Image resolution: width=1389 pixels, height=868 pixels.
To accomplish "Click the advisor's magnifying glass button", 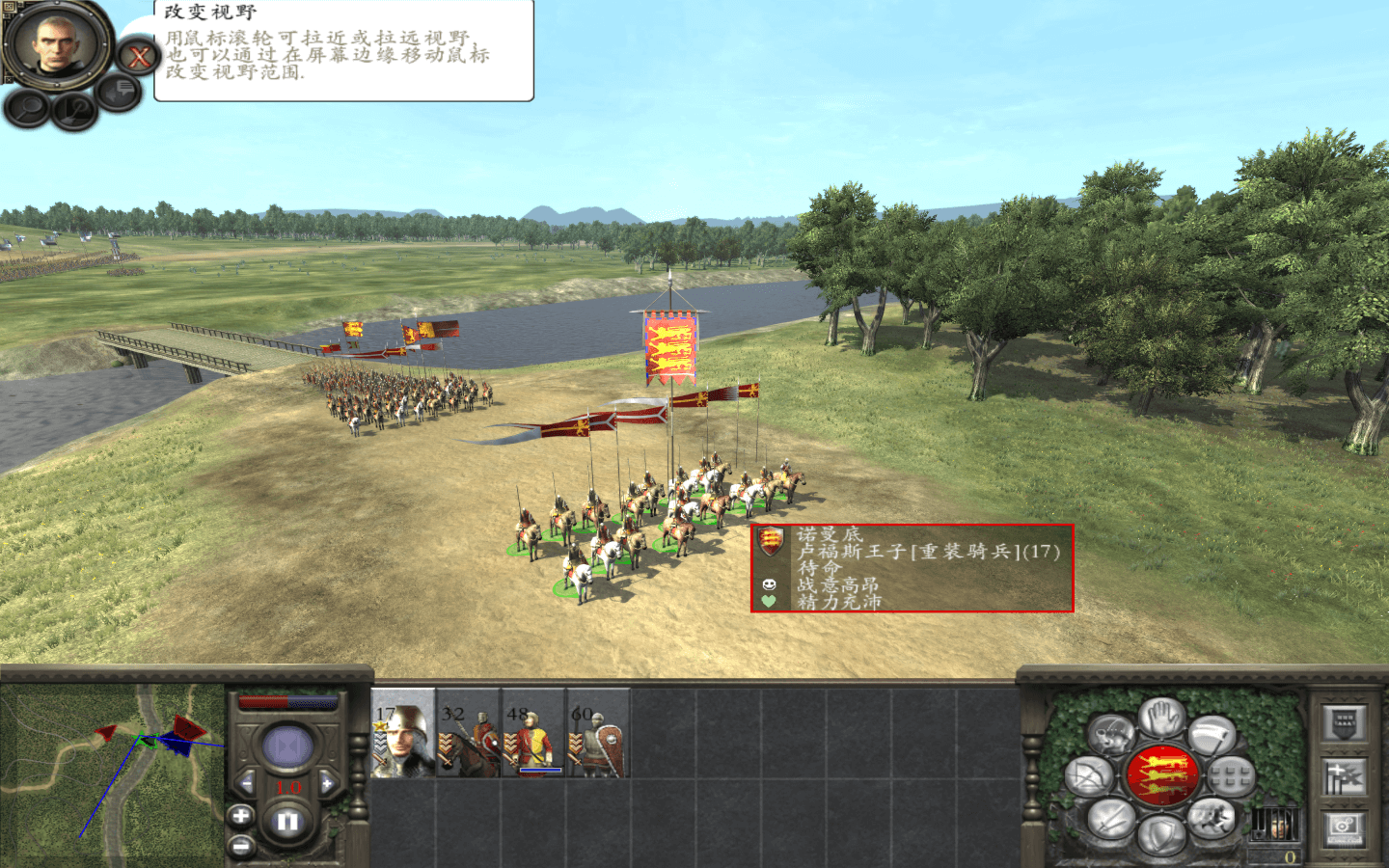I will coord(27,108).
